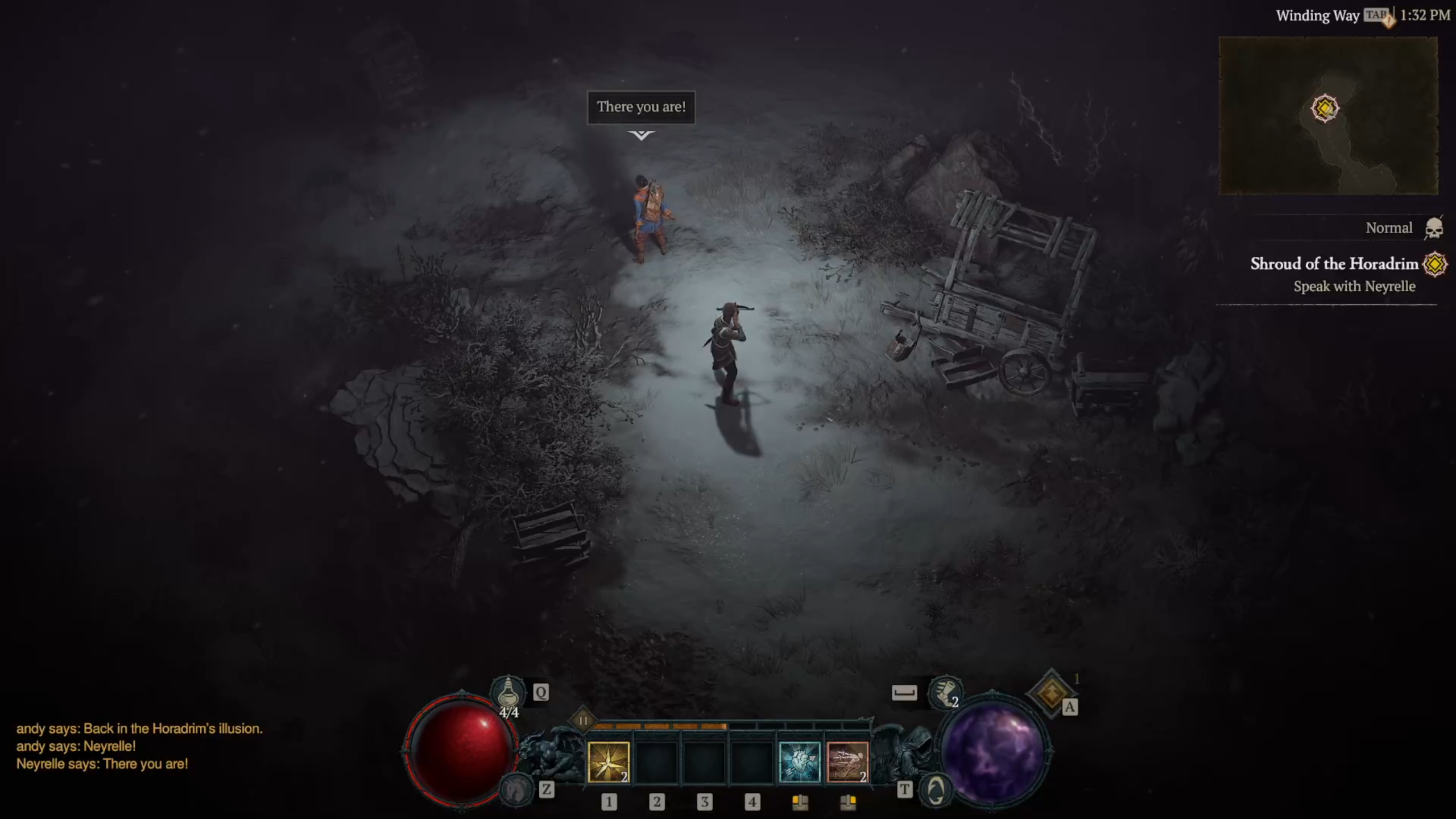Open the golden diamond ability points icon
1456x819 pixels.
(x=1051, y=692)
